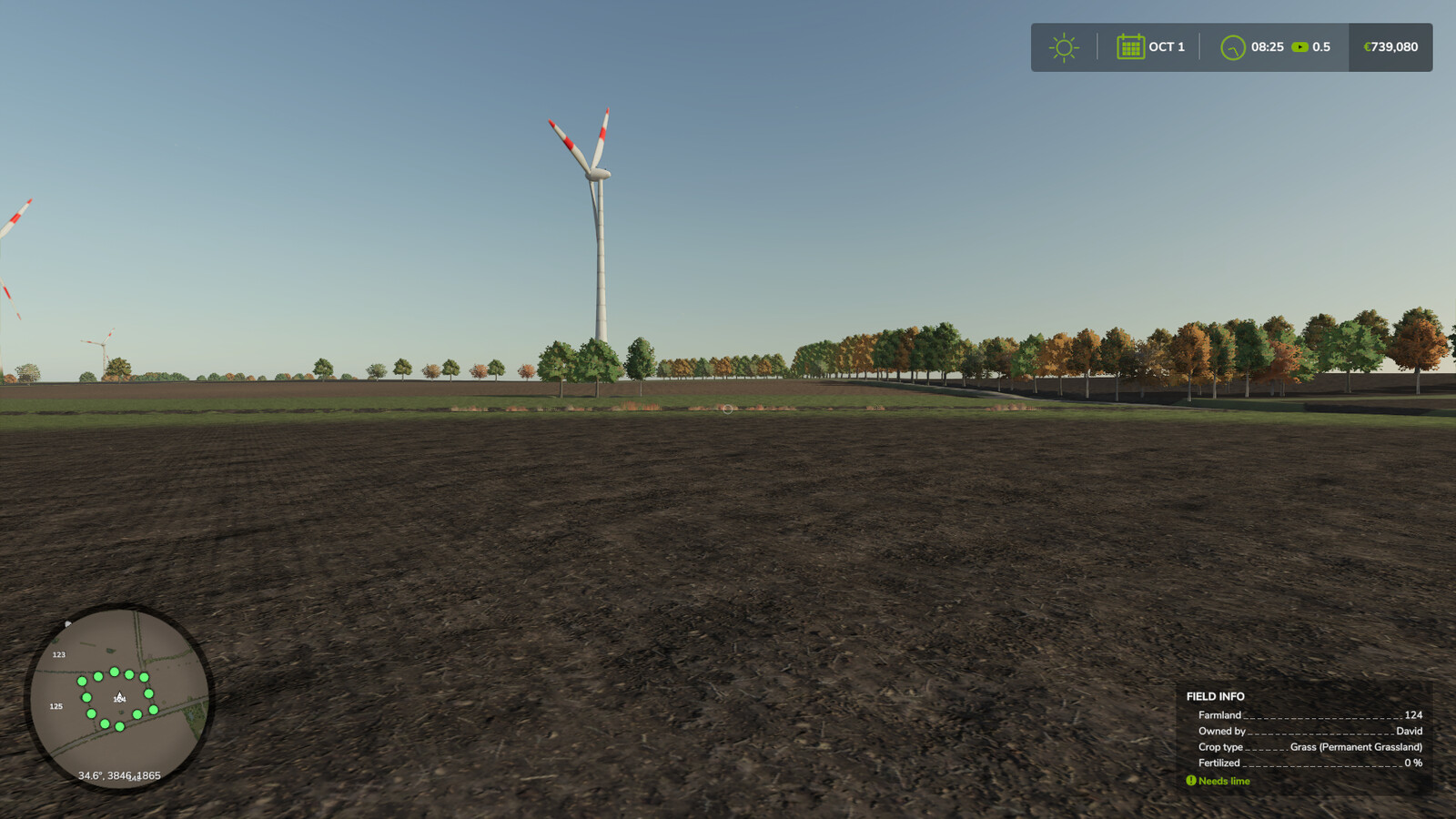Toggle the time acceleration pill beside 08:25
This screenshot has height=819, width=1456.
pyautogui.click(x=1299, y=47)
